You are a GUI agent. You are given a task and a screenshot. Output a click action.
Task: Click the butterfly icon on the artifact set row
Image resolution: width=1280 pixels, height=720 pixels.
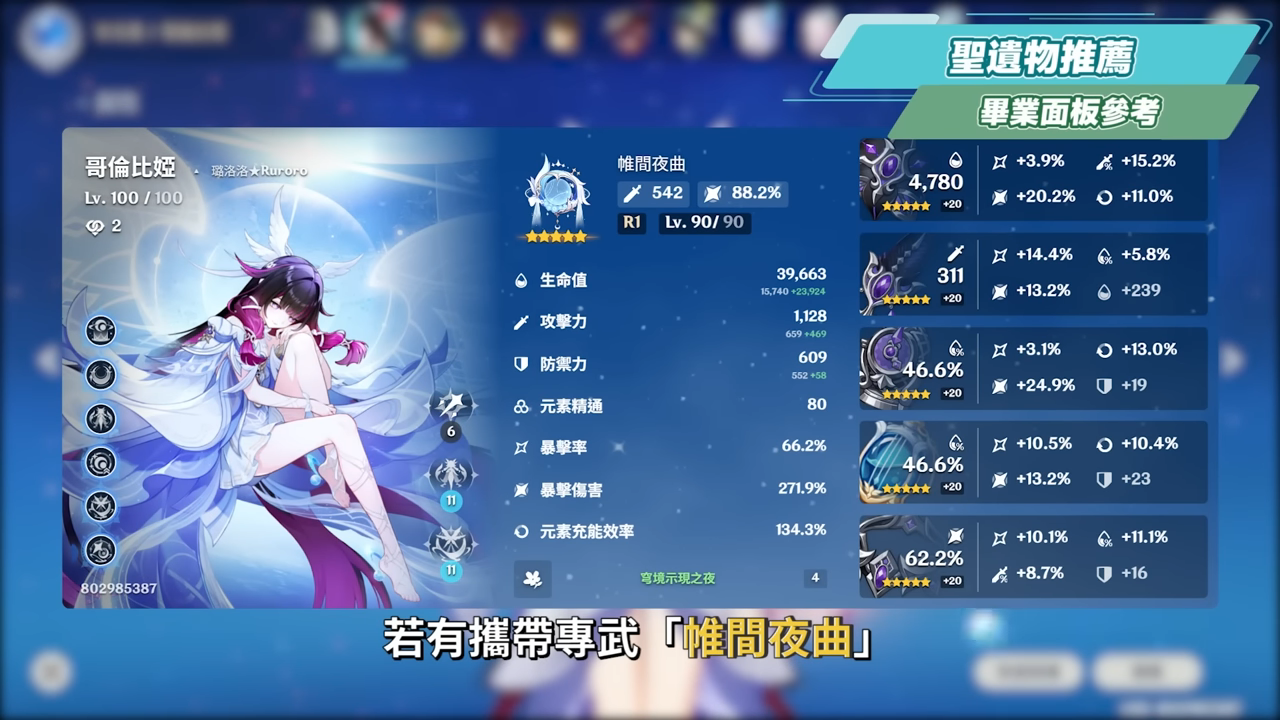click(533, 579)
